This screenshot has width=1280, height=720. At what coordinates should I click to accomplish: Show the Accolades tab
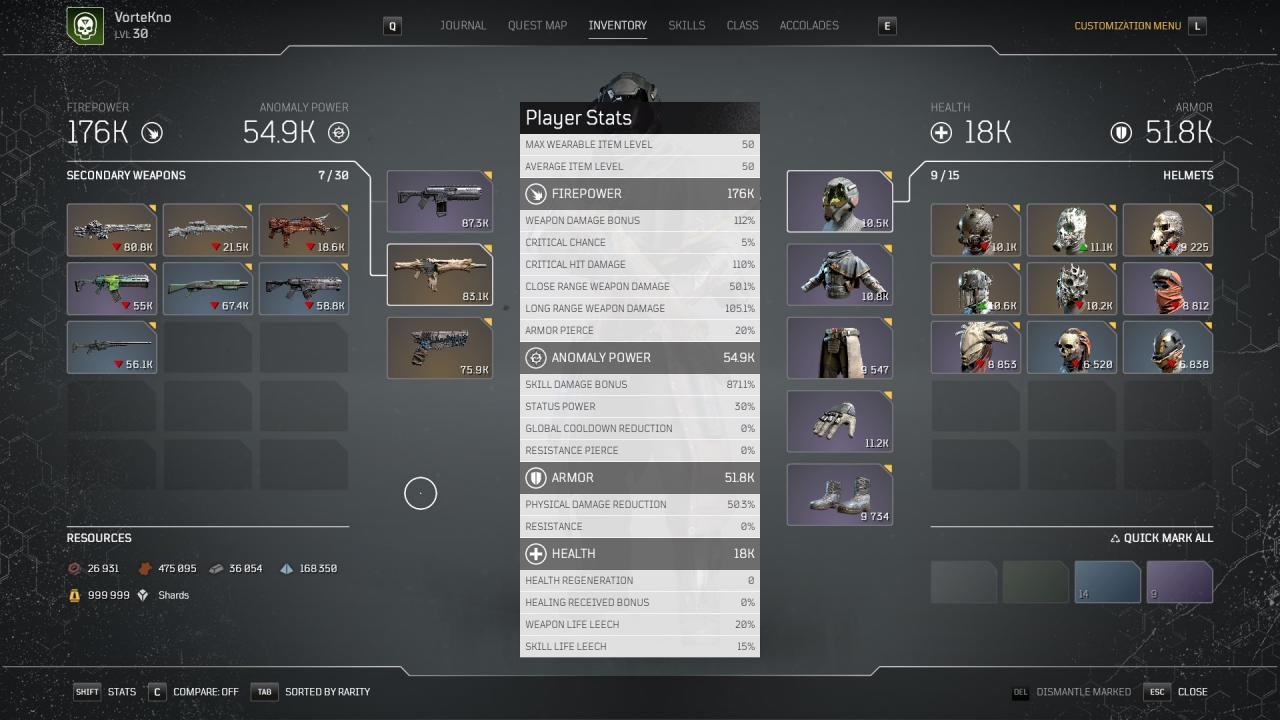(x=809, y=26)
